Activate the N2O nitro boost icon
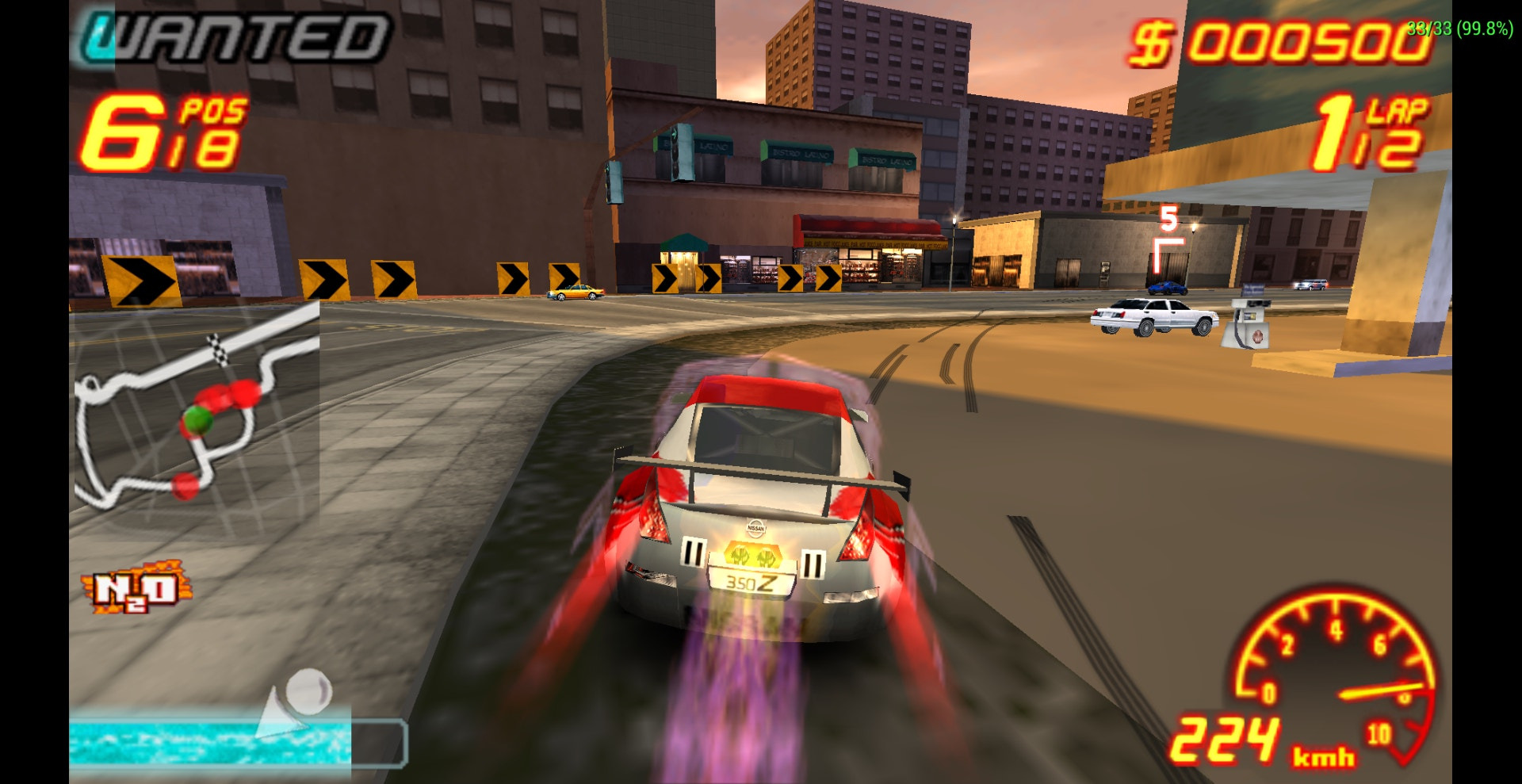 coord(136,588)
